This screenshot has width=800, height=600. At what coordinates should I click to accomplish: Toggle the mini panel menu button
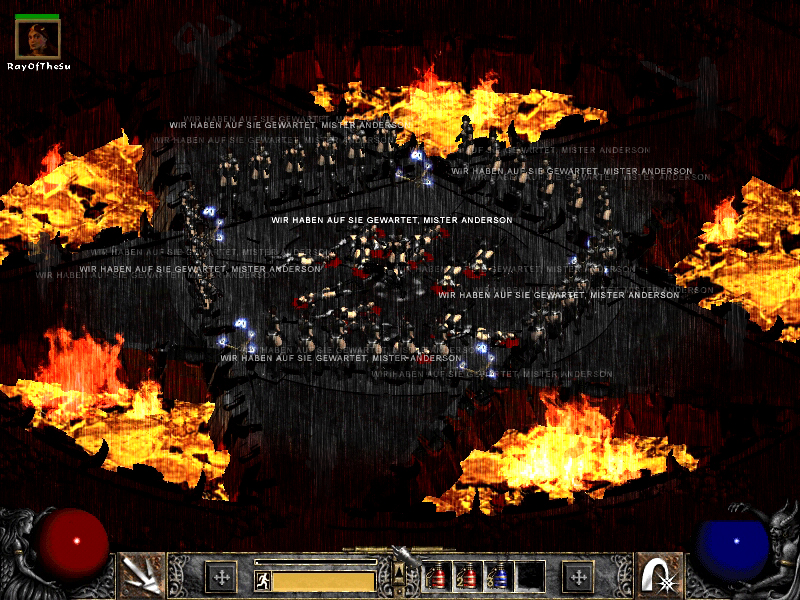pos(400,572)
